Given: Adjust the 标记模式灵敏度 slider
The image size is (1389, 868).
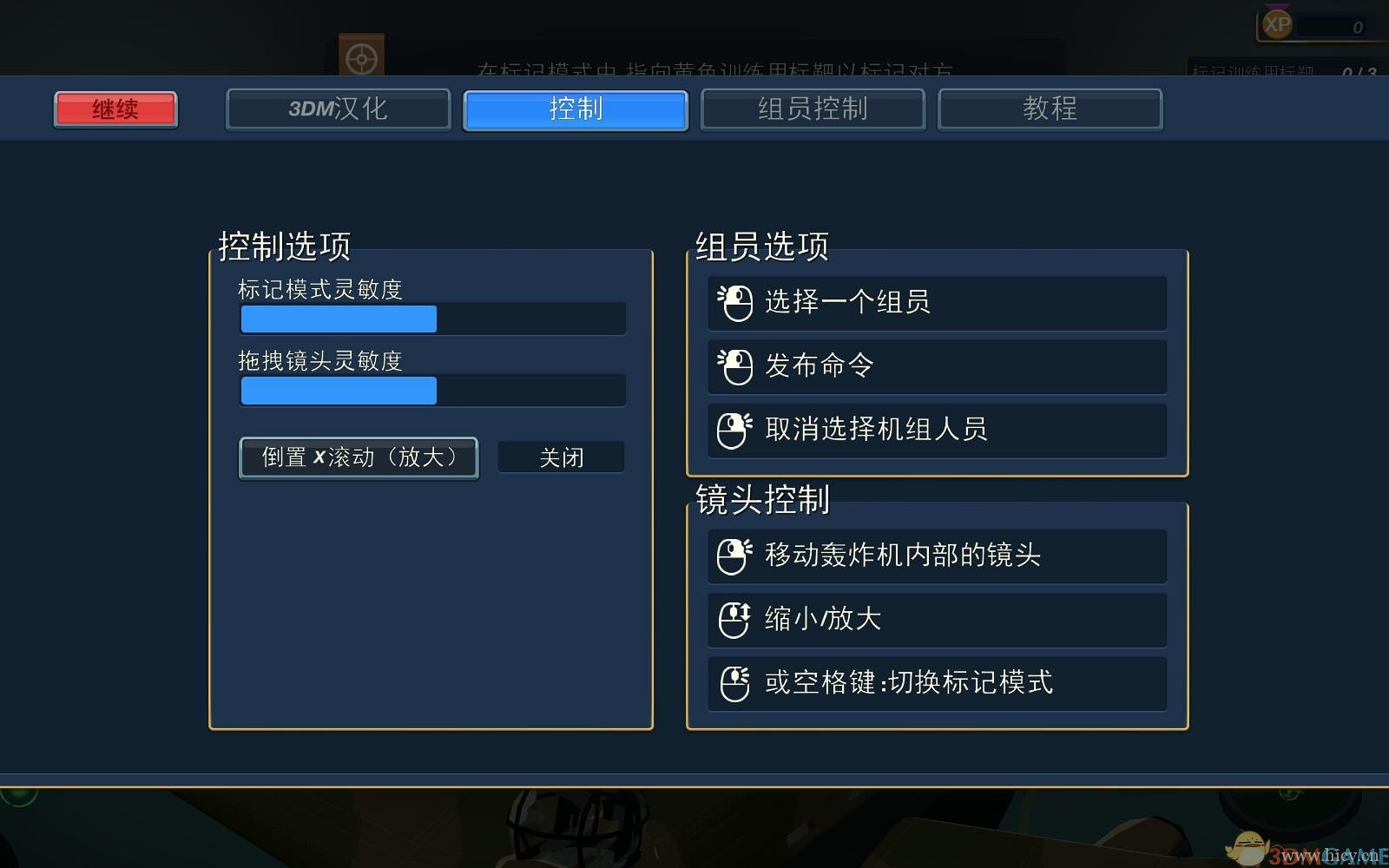Looking at the screenshot, I should [x=432, y=319].
